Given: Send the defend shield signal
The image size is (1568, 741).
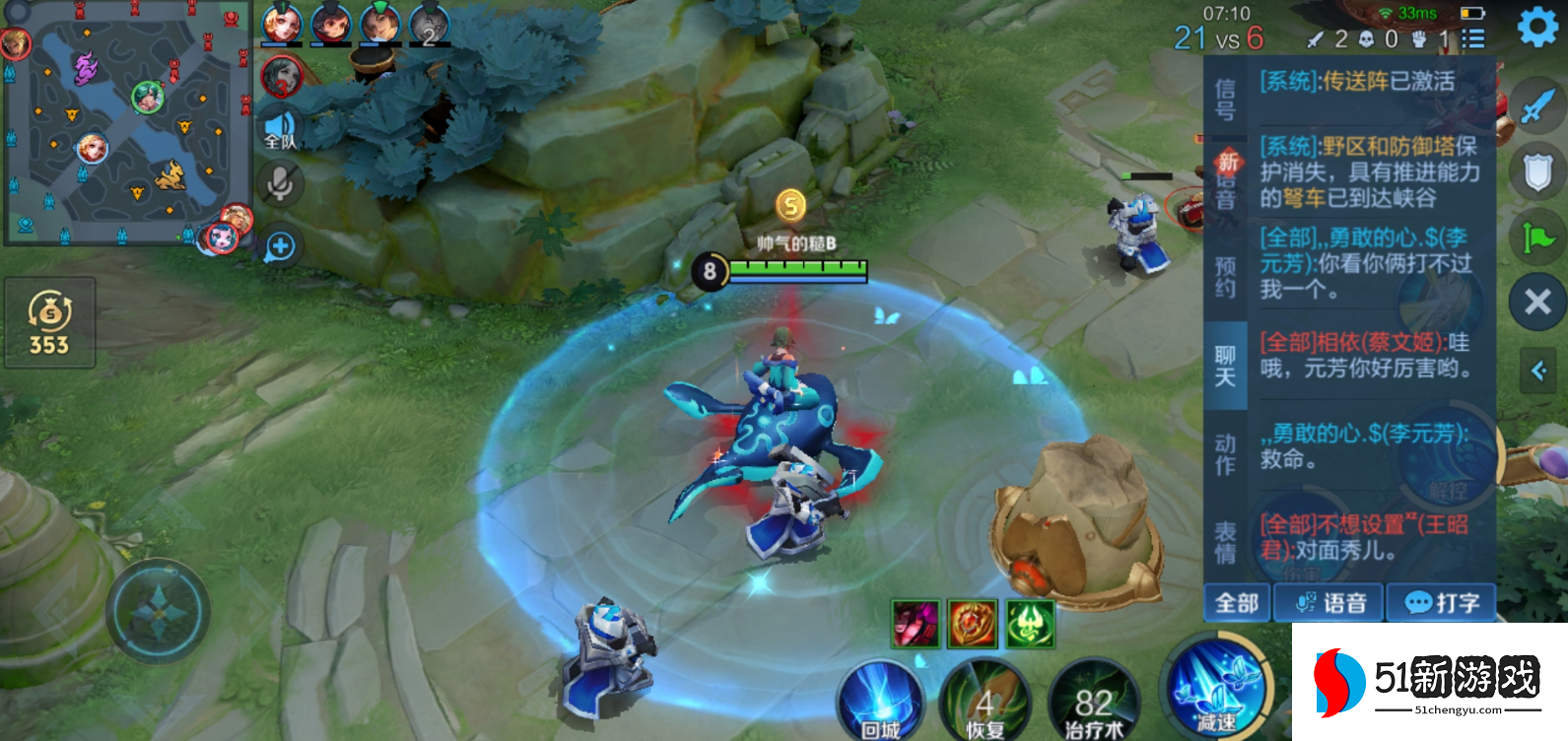Looking at the screenshot, I should (1537, 172).
